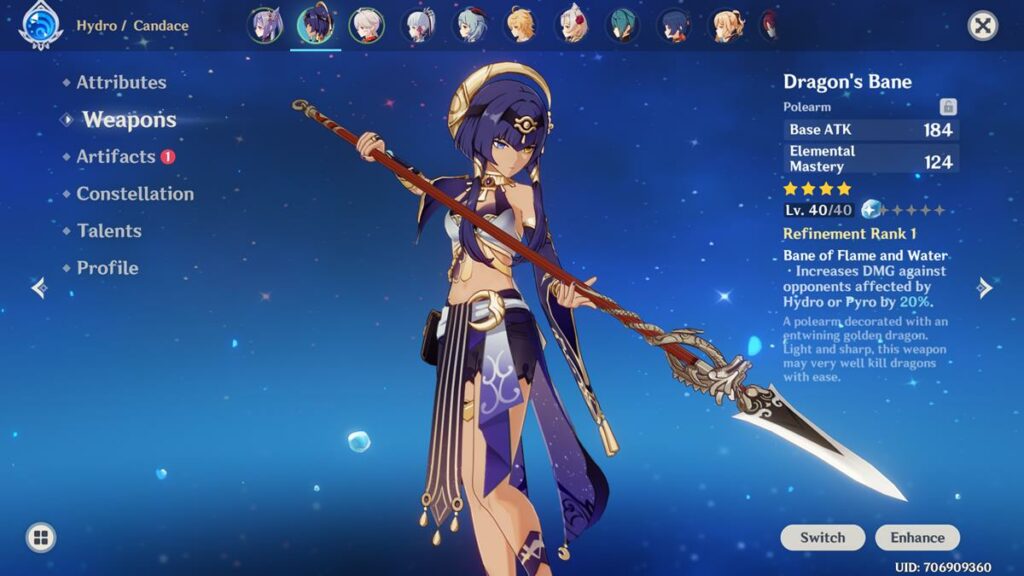Click the Switch weapon button
Viewport: 1024px width, 576px height.
822,538
